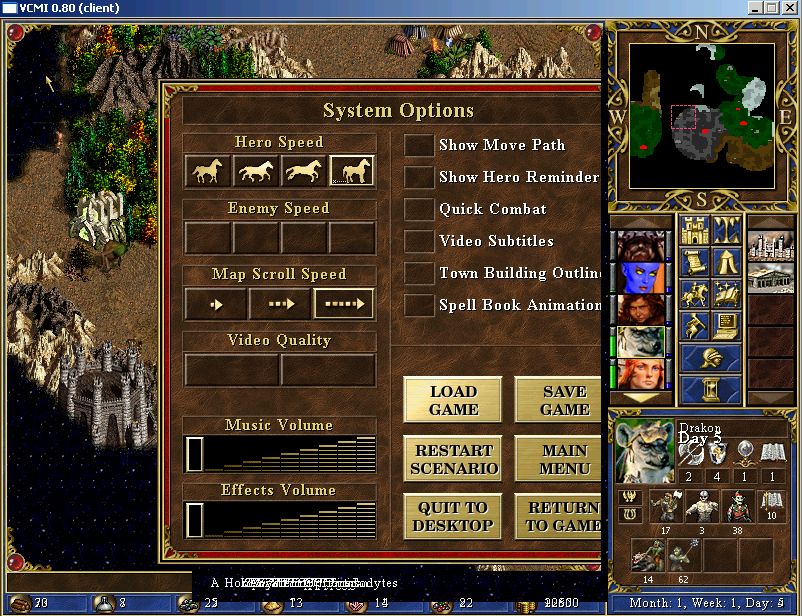802x616 pixels.
Task: Quit to Desktop
Action: 453,516
